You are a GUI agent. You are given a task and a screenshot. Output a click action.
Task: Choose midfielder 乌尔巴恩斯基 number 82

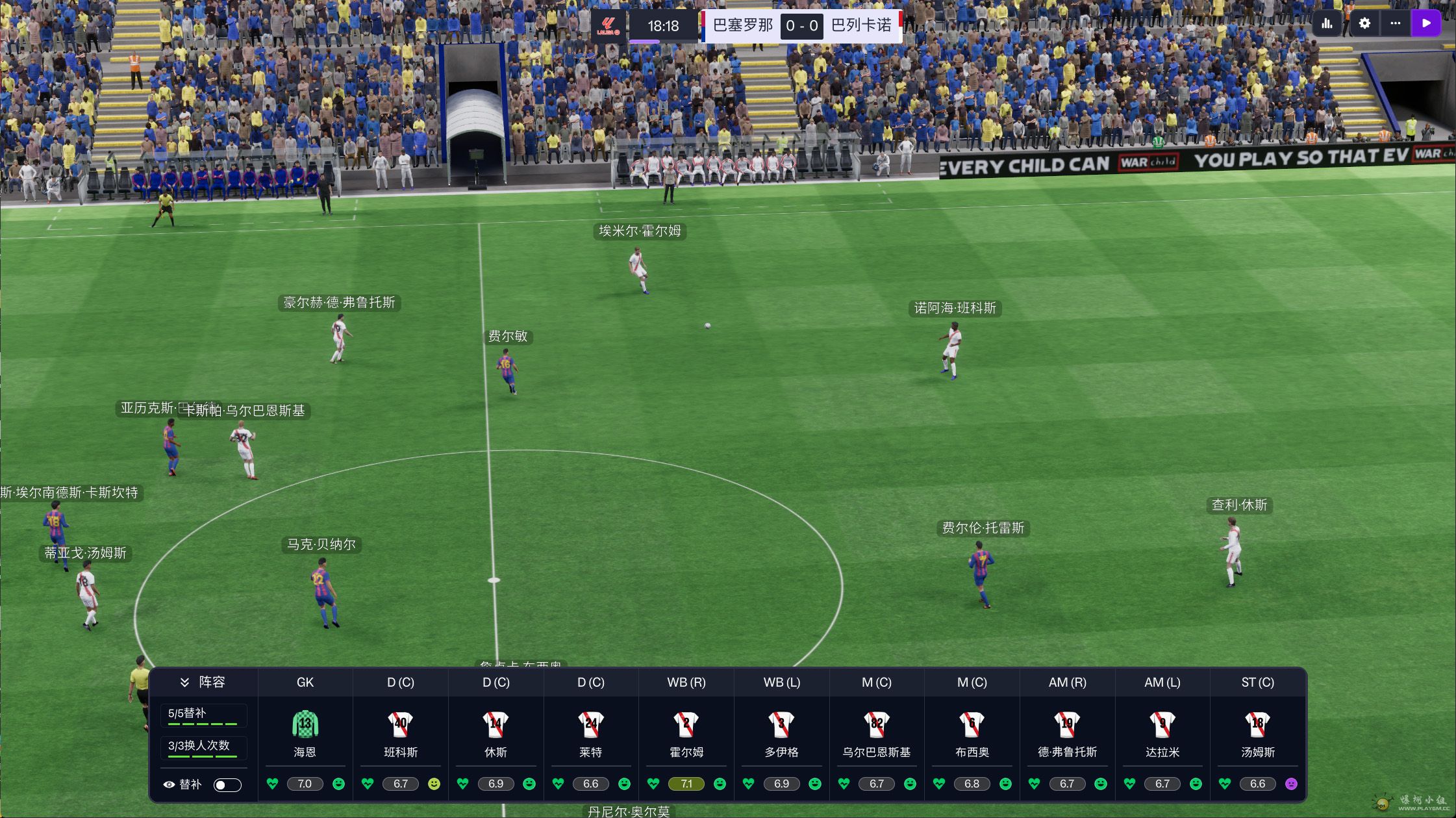pyautogui.click(x=877, y=733)
